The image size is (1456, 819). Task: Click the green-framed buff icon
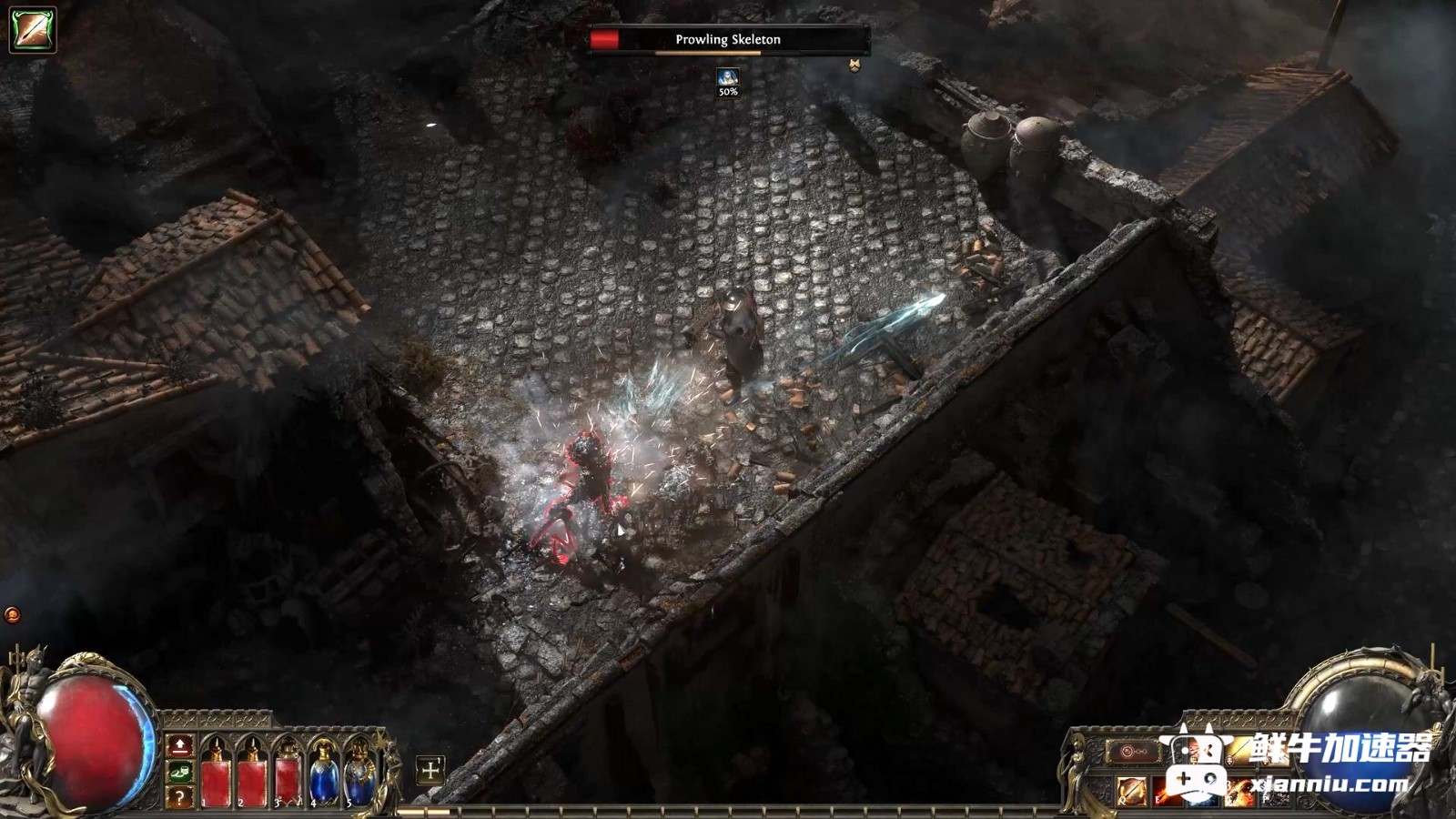pyautogui.click(x=33, y=29)
